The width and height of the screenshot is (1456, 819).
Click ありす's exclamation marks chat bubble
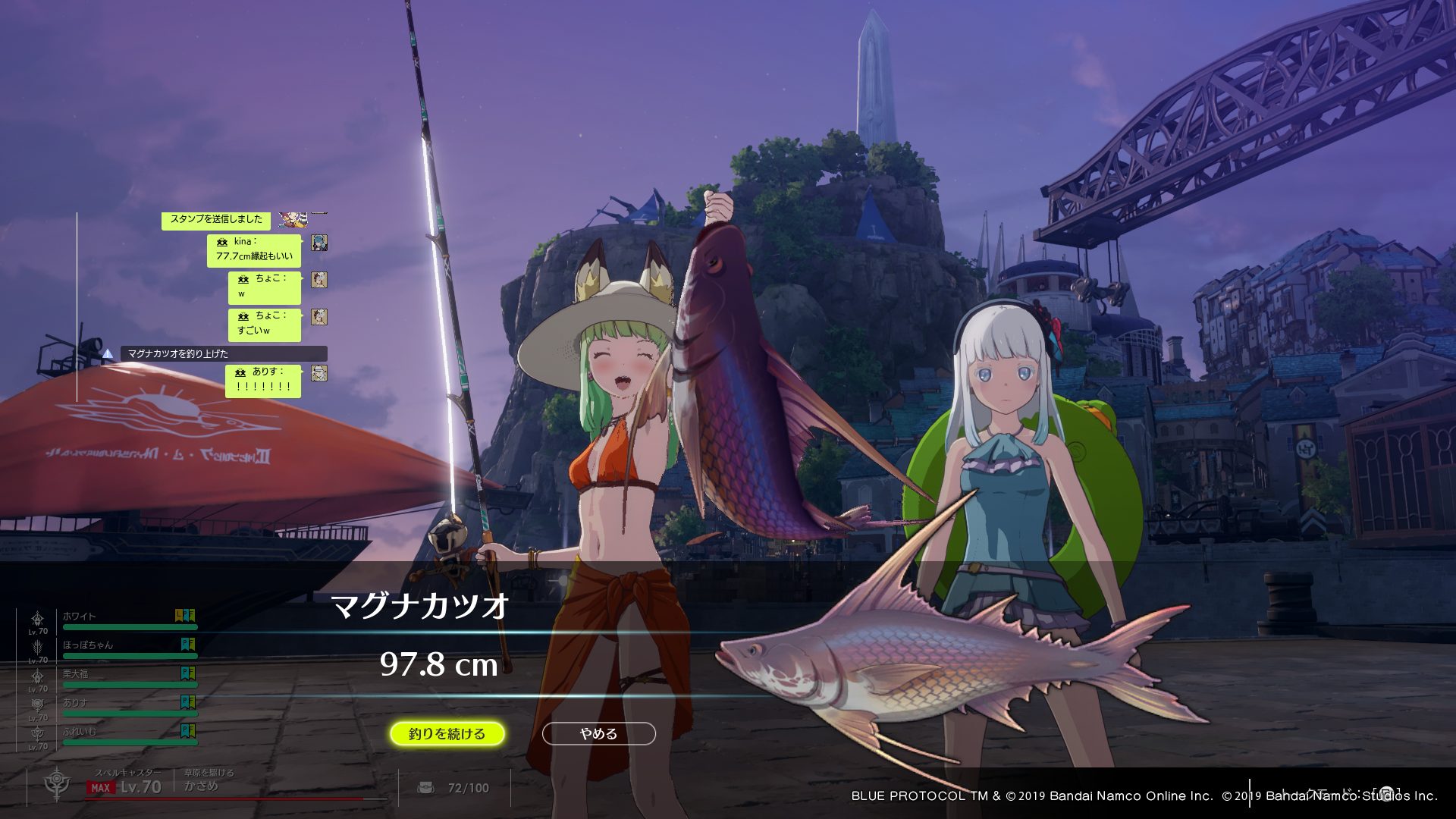click(263, 380)
